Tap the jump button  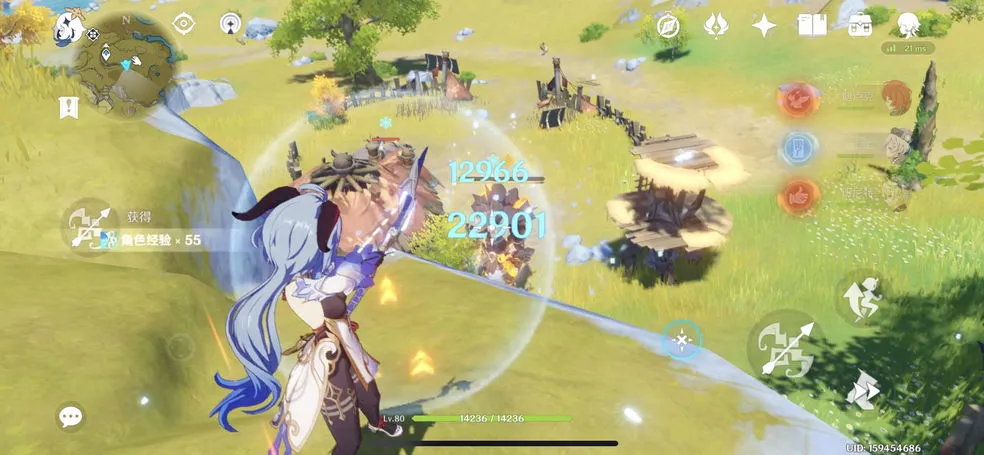[861, 295]
